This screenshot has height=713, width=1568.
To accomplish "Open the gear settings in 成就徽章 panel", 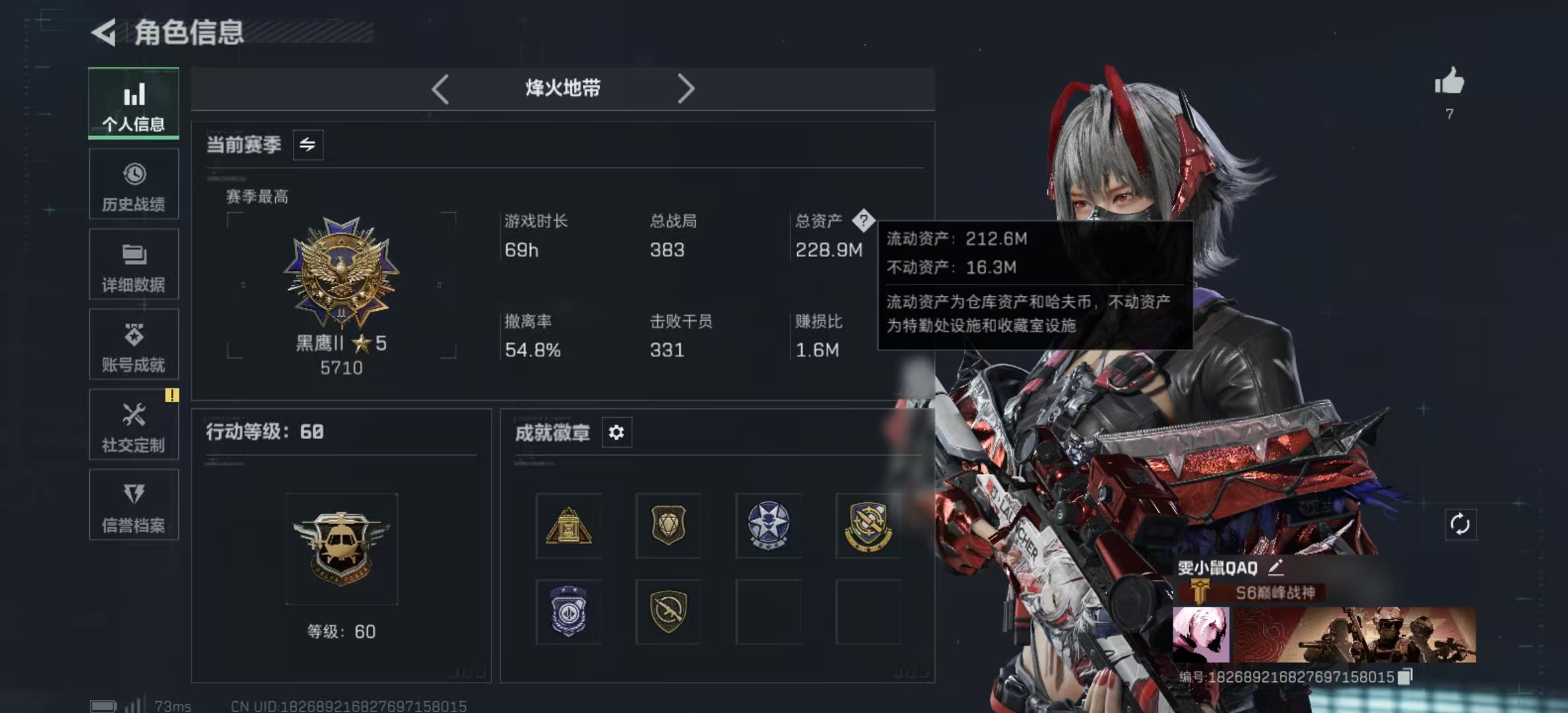I will [617, 432].
